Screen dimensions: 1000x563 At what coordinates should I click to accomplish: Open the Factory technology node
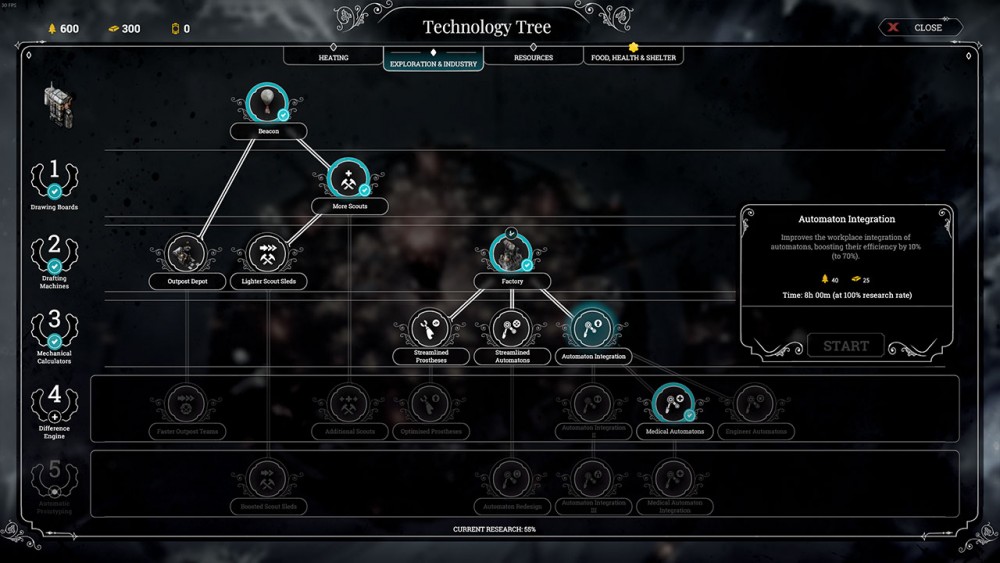click(x=511, y=254)
